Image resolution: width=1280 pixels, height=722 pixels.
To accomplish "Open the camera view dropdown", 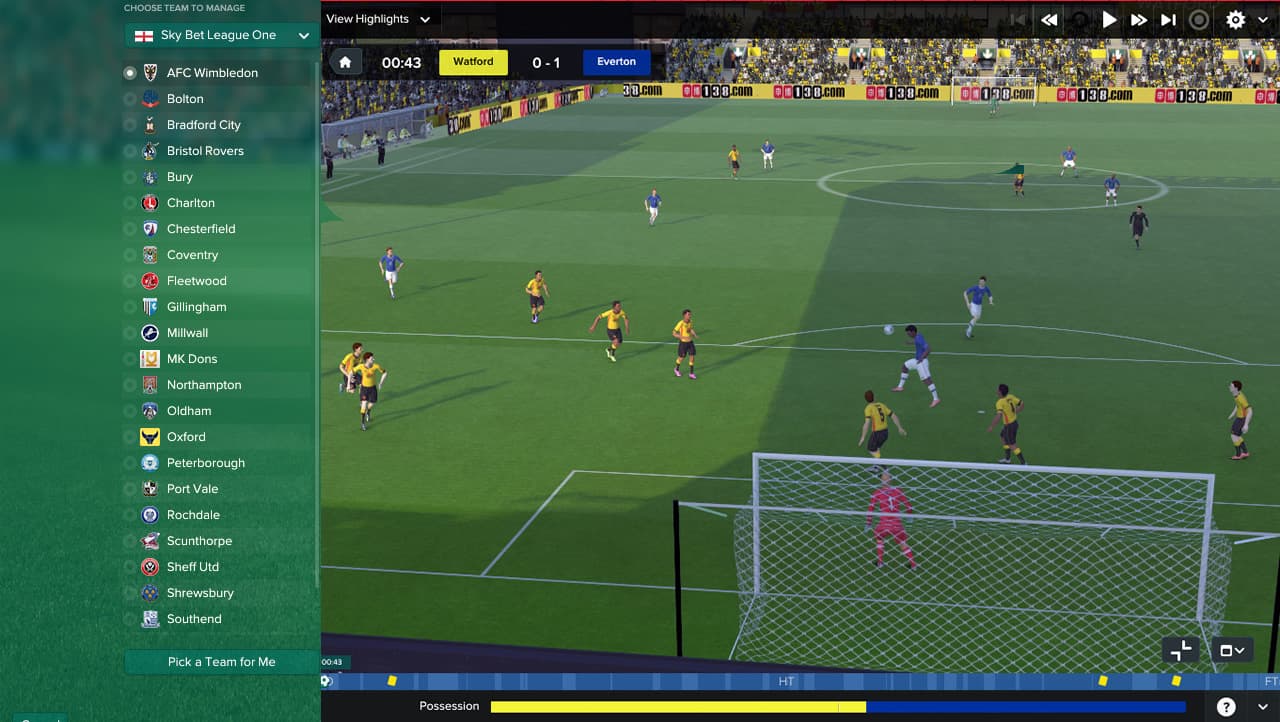I will click(1232, 650).
